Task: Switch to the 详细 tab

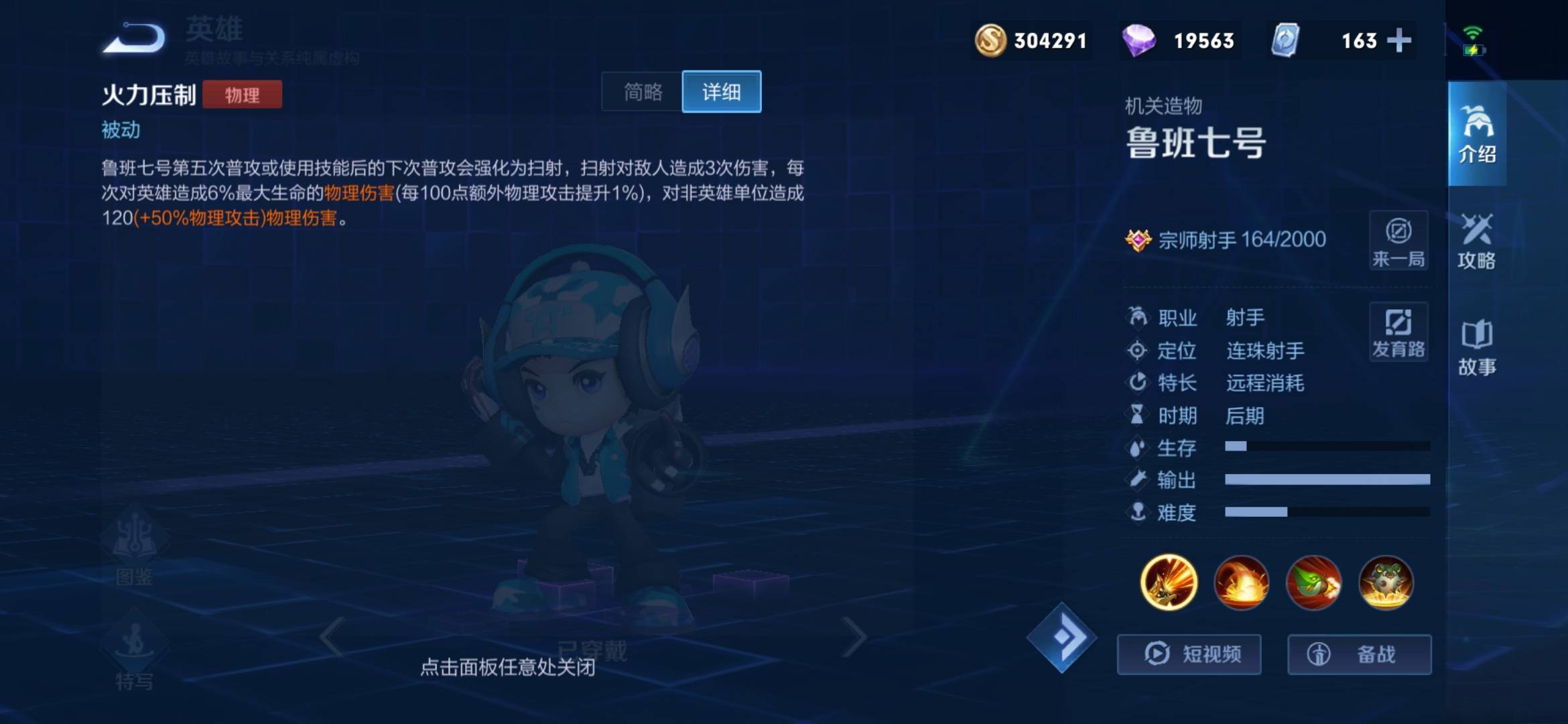Action: tap(720, 93)
